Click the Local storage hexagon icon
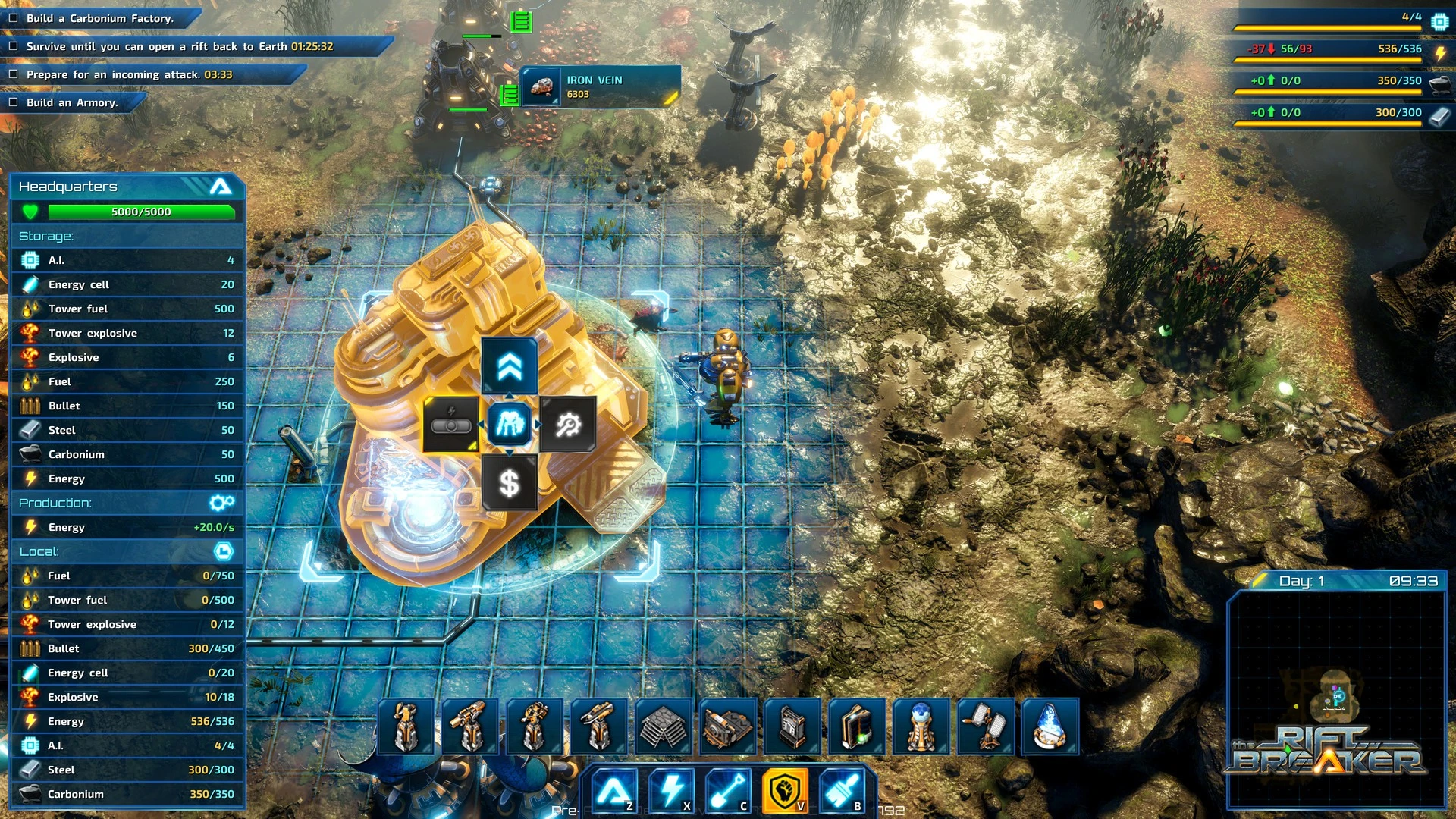Viewport: 1456px width, 819px height. (x=223, y=551)
